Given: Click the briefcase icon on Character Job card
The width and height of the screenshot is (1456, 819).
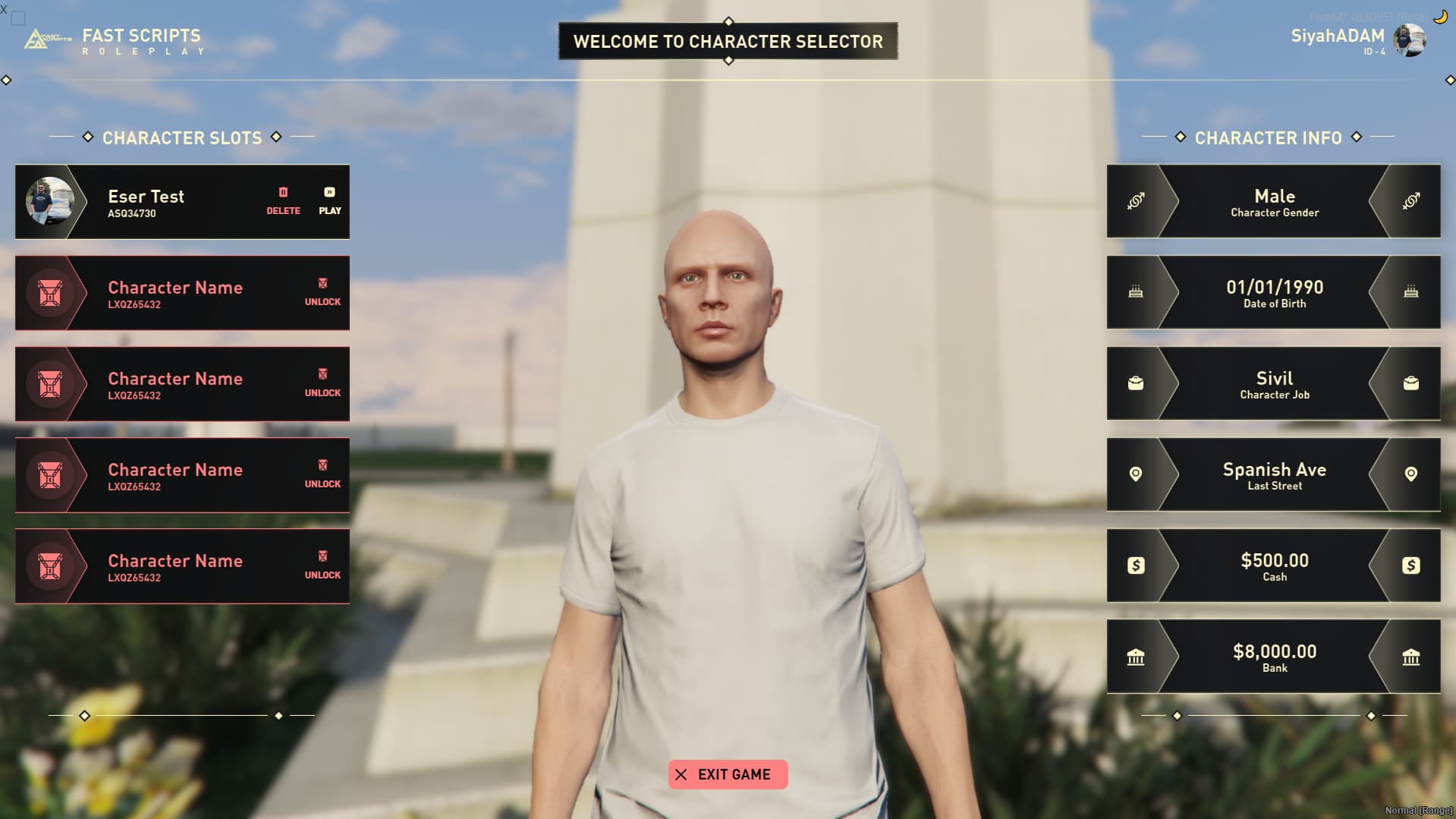Looking at the screenshot, I should coord(1137,384).
